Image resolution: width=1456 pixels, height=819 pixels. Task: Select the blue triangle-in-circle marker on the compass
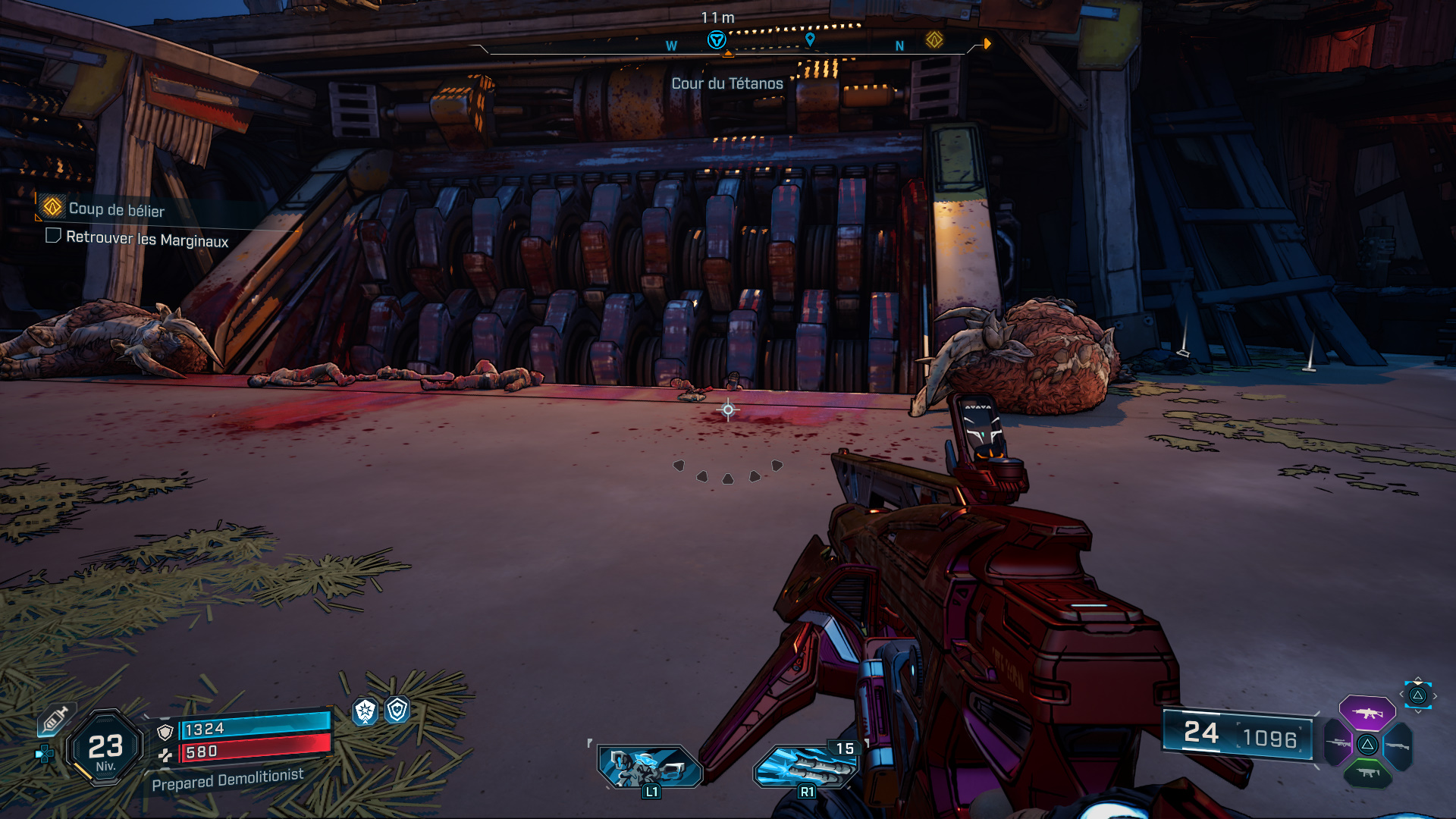[716, 40]
